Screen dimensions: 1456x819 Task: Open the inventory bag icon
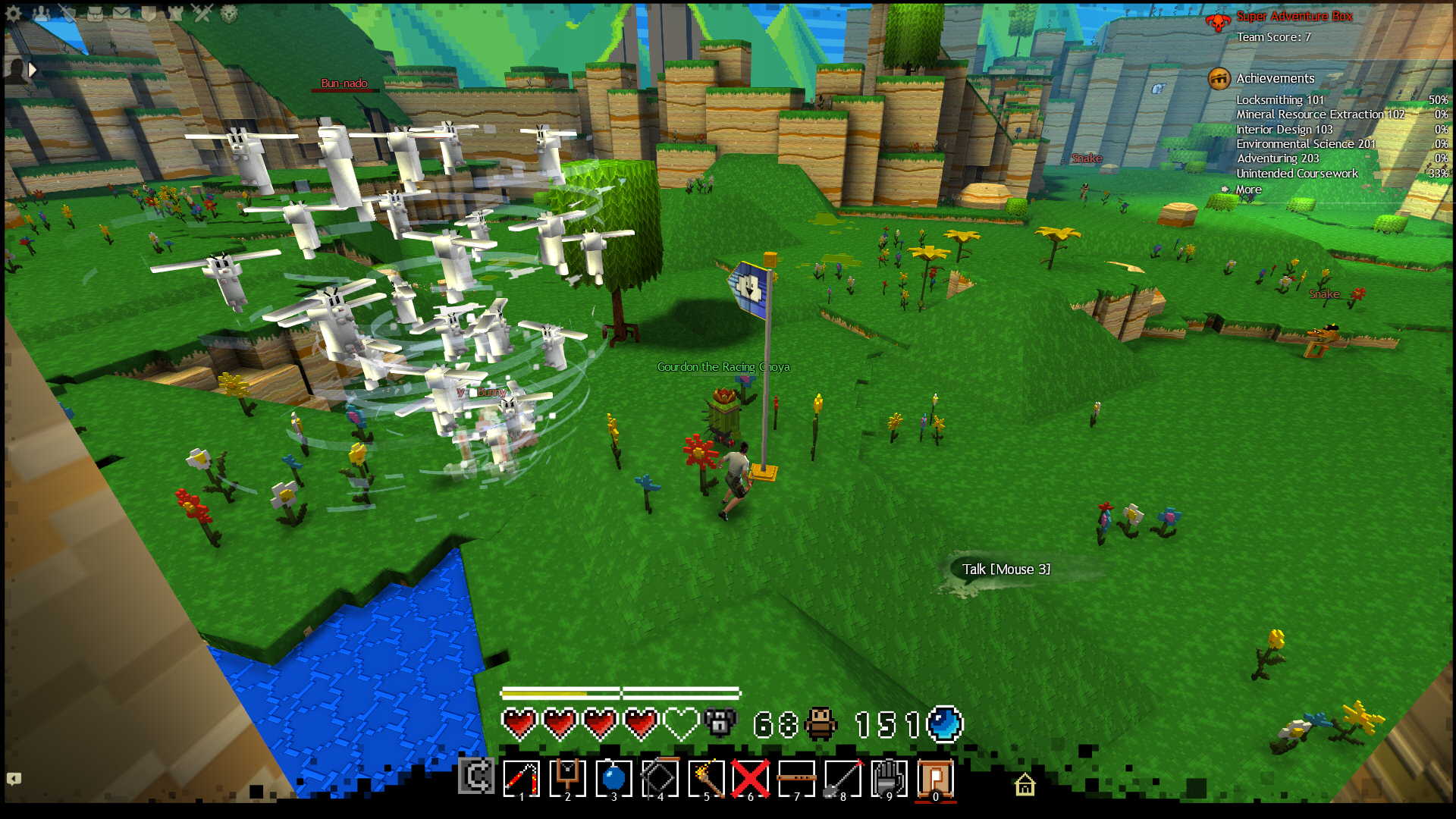click(95, 13)
